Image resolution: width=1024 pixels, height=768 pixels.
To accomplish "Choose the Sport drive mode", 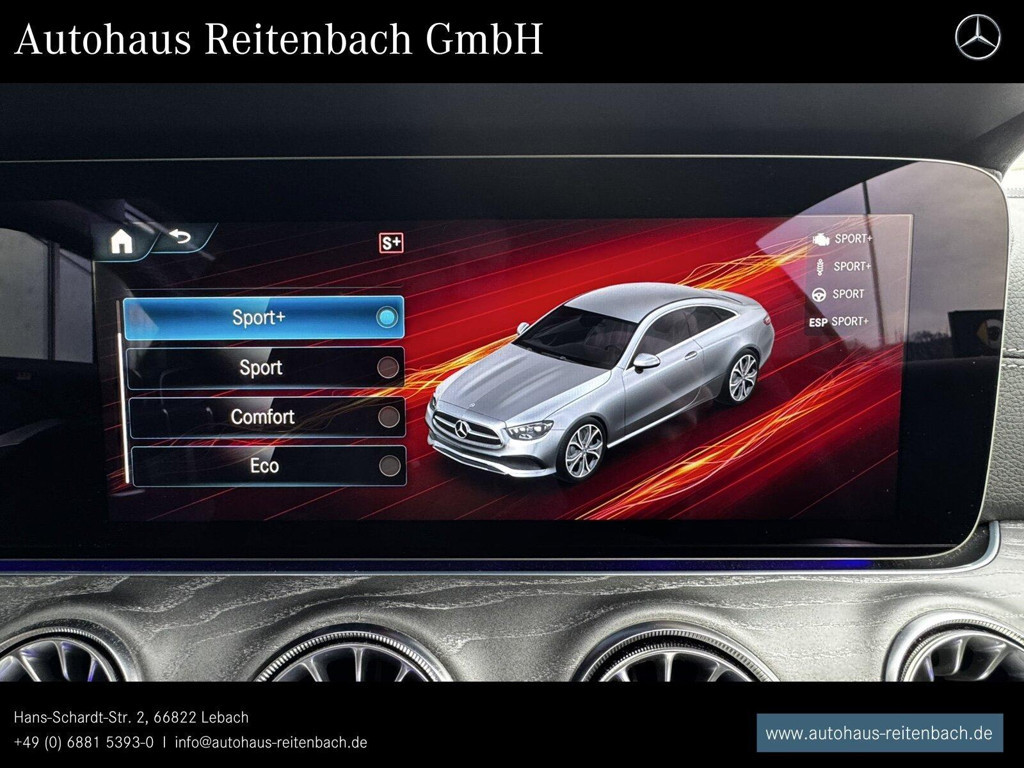I will [x=265, y=367].
